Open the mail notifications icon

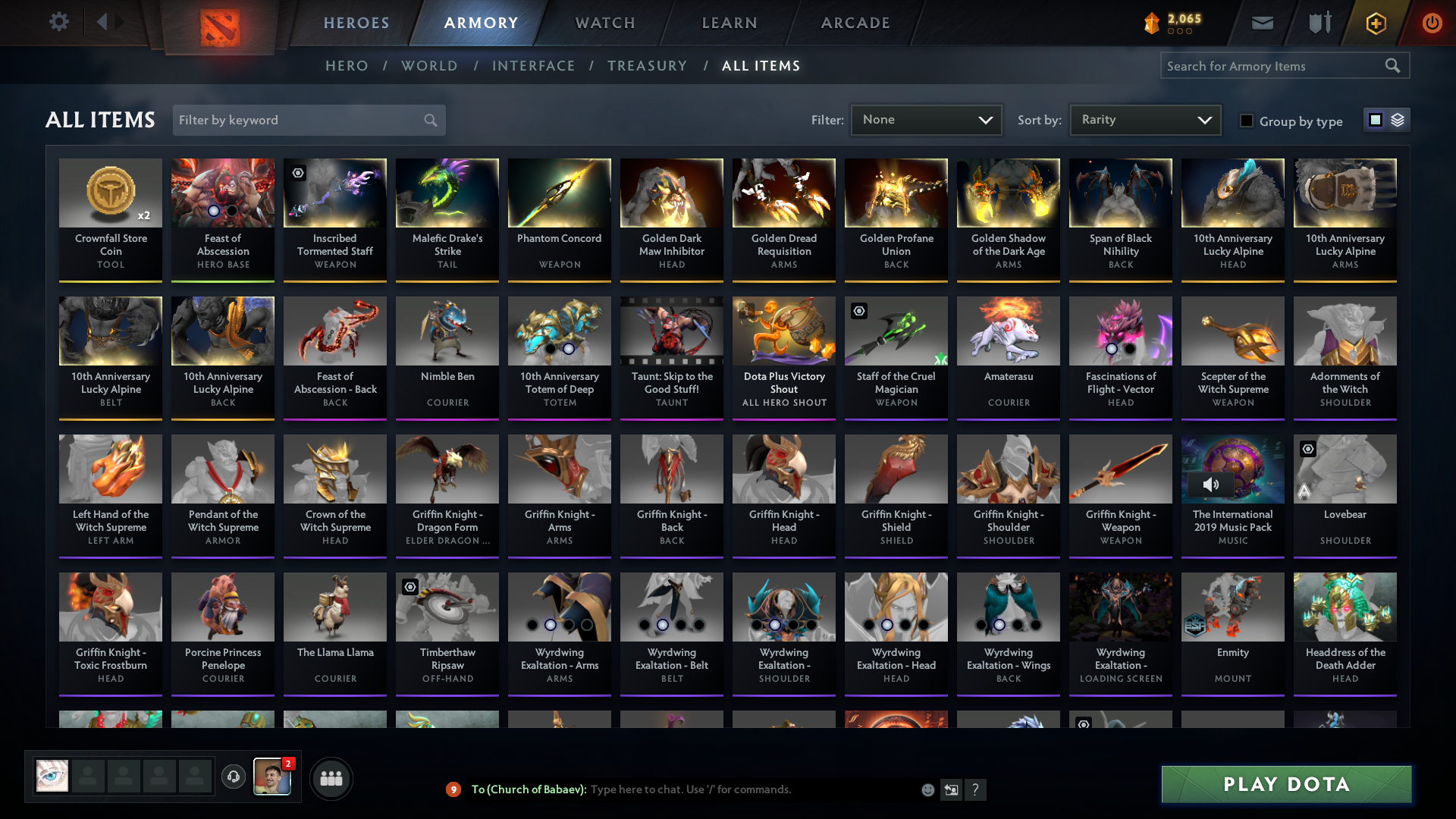(x=1262, y=23)
